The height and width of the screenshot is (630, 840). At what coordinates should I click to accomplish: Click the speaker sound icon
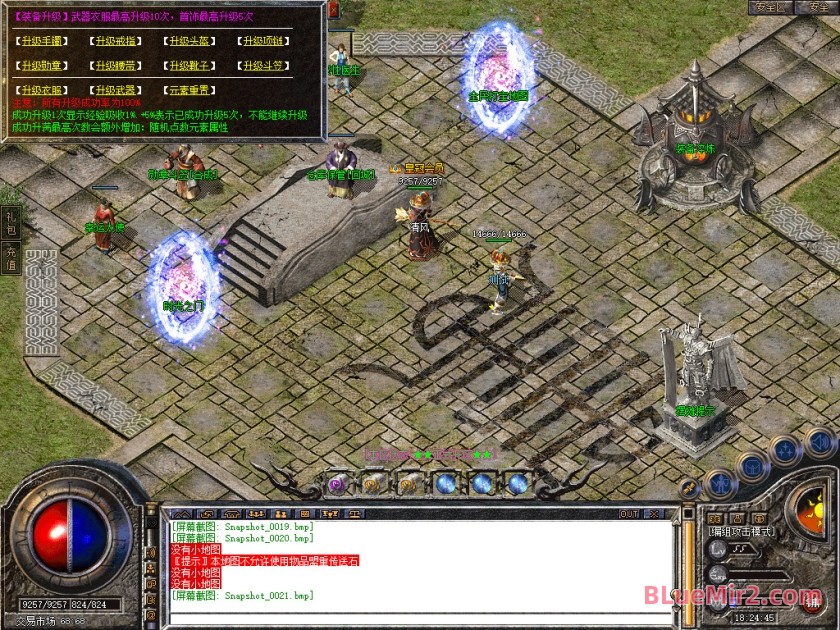pyautogui.click(x=819, y=441)
